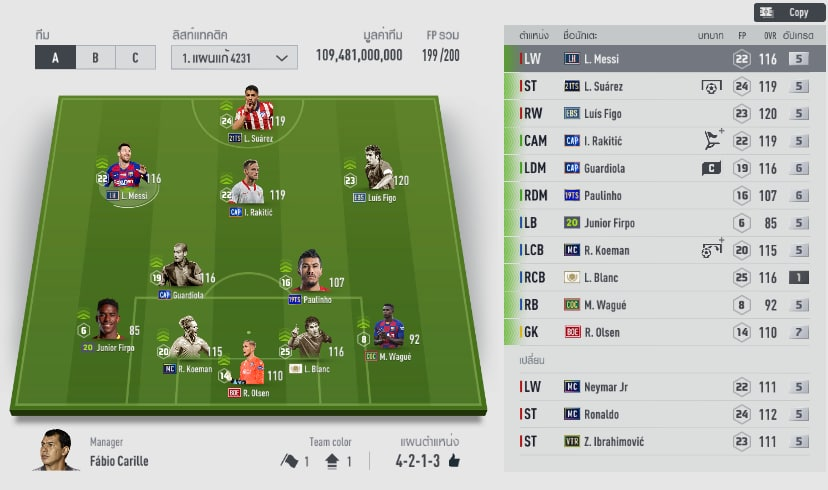Switch to team tab C
The image size is (828, 490).
(135, 57)
